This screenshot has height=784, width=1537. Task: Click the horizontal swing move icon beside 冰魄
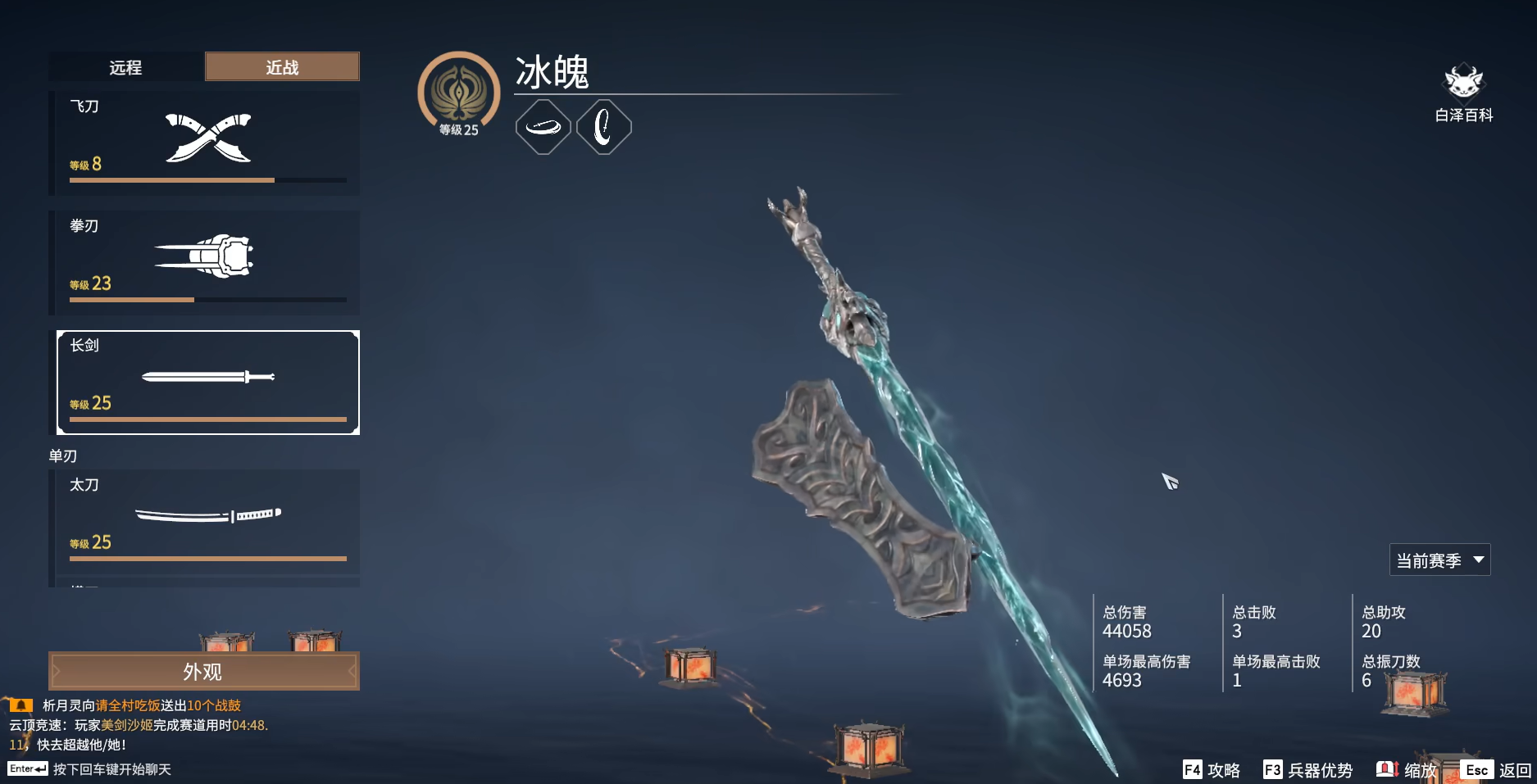point(543,125)
